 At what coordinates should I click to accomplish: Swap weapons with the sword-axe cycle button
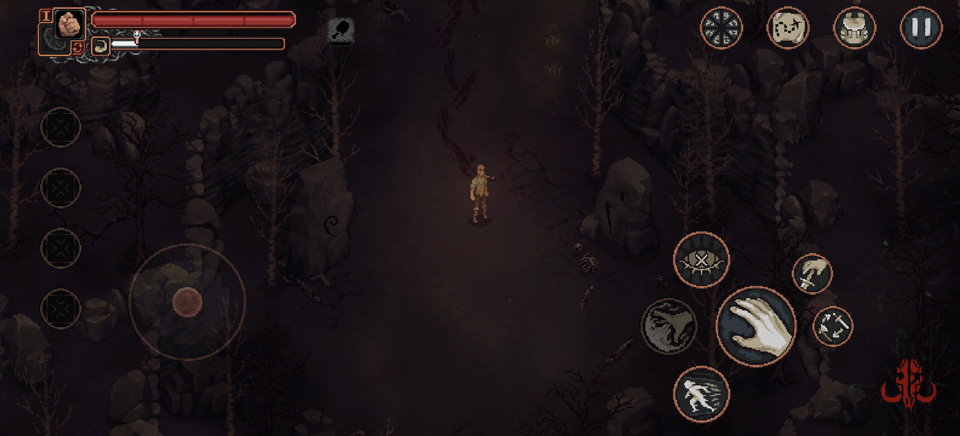[832, 325]
